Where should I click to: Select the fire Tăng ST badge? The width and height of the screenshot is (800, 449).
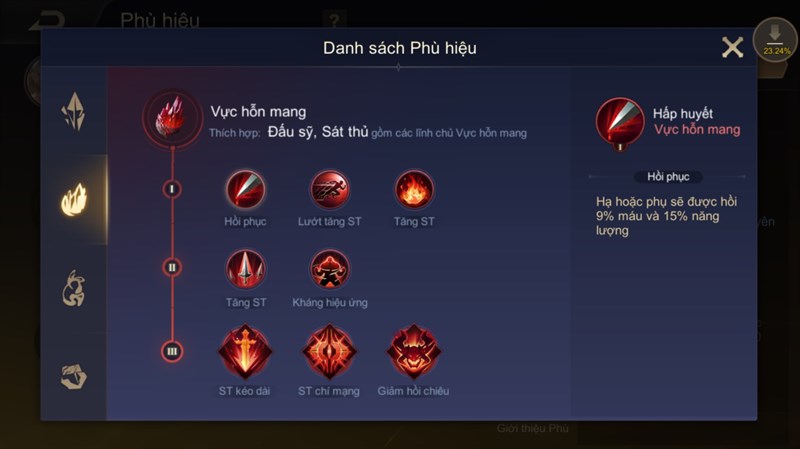tap(414, 189)
